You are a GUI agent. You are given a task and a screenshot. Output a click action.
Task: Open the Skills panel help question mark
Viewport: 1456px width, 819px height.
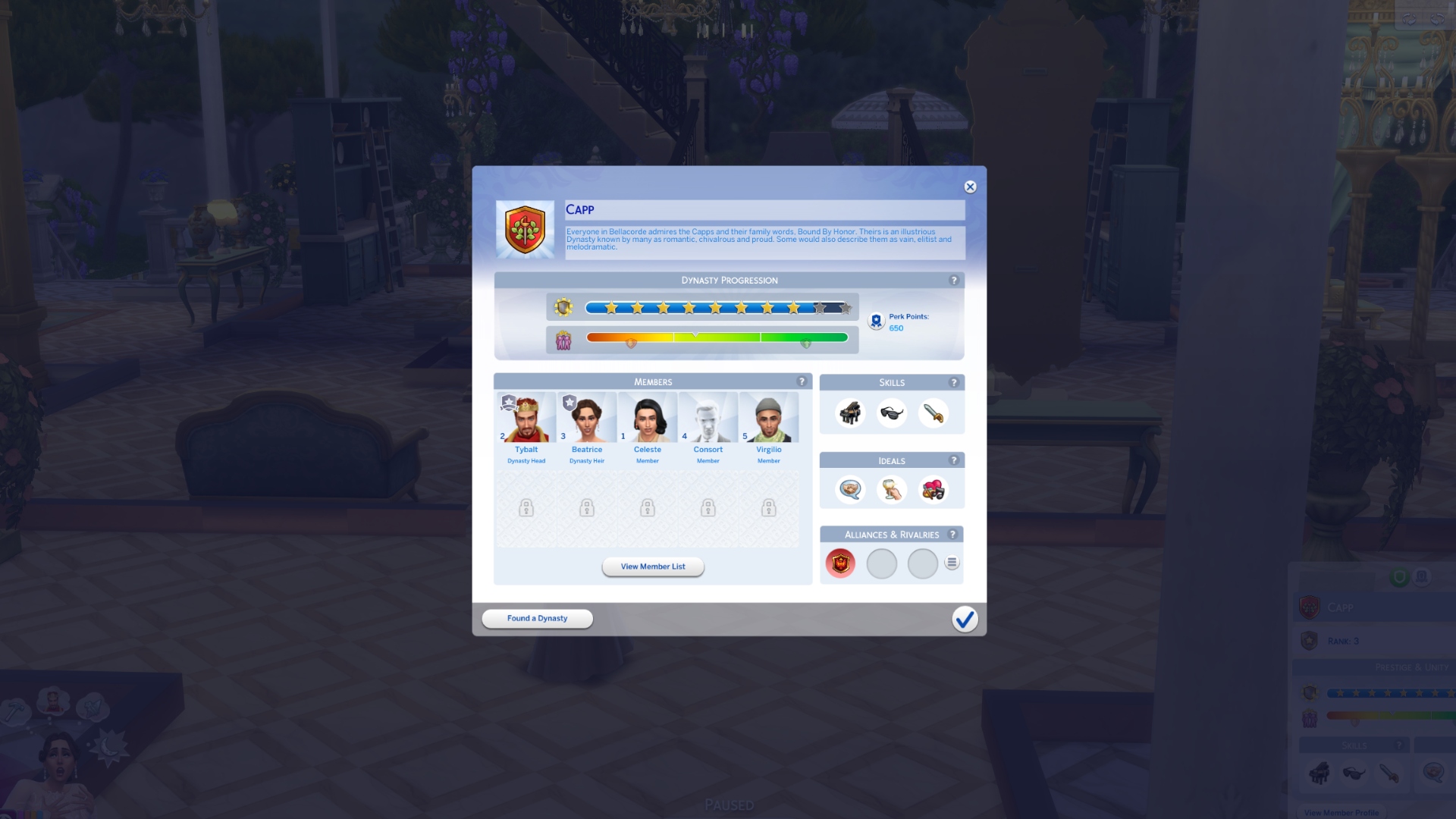tap(953, 382)
